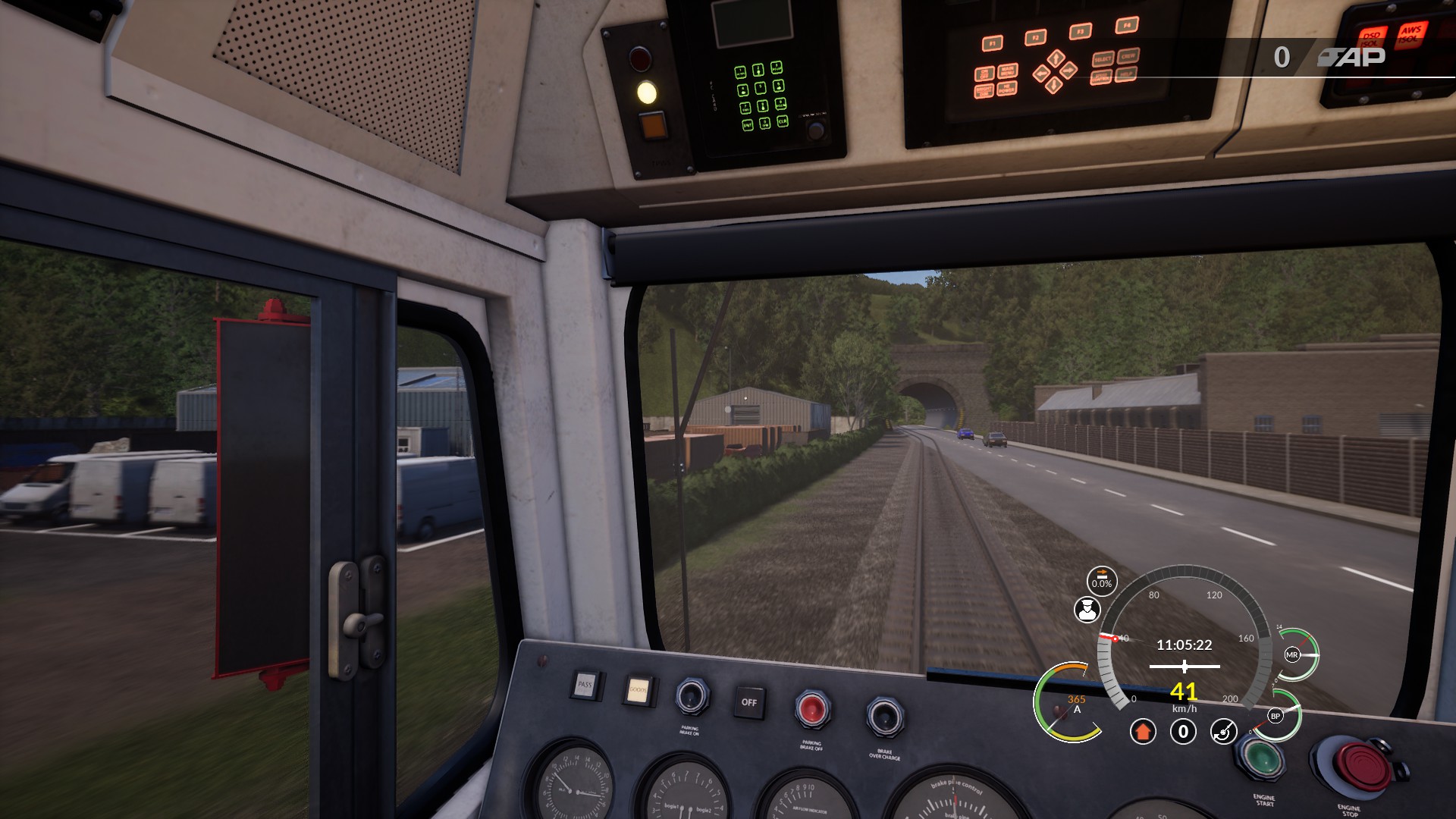Click the circled zero notch indicator
Image resolution: width=1456 pixels, height=819 pixels.
(x=1183, y=732)
